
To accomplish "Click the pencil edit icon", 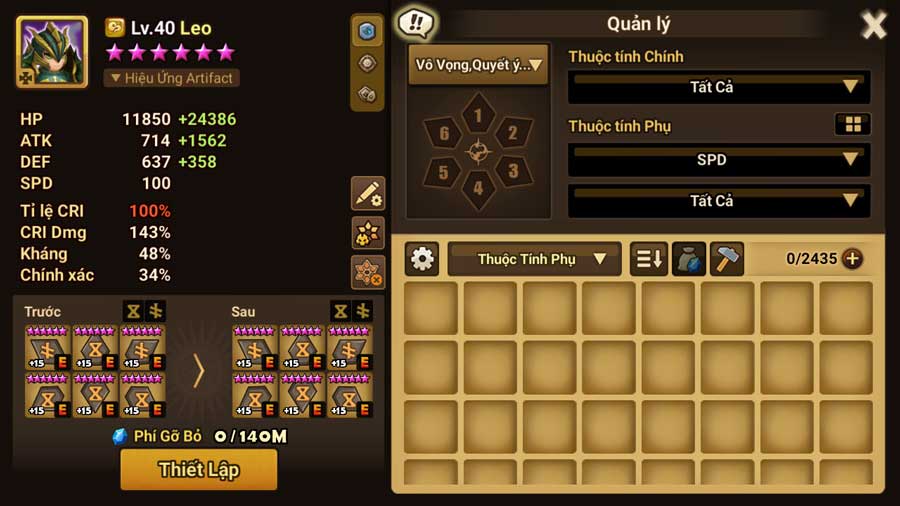I will click(x=367, y=194).
